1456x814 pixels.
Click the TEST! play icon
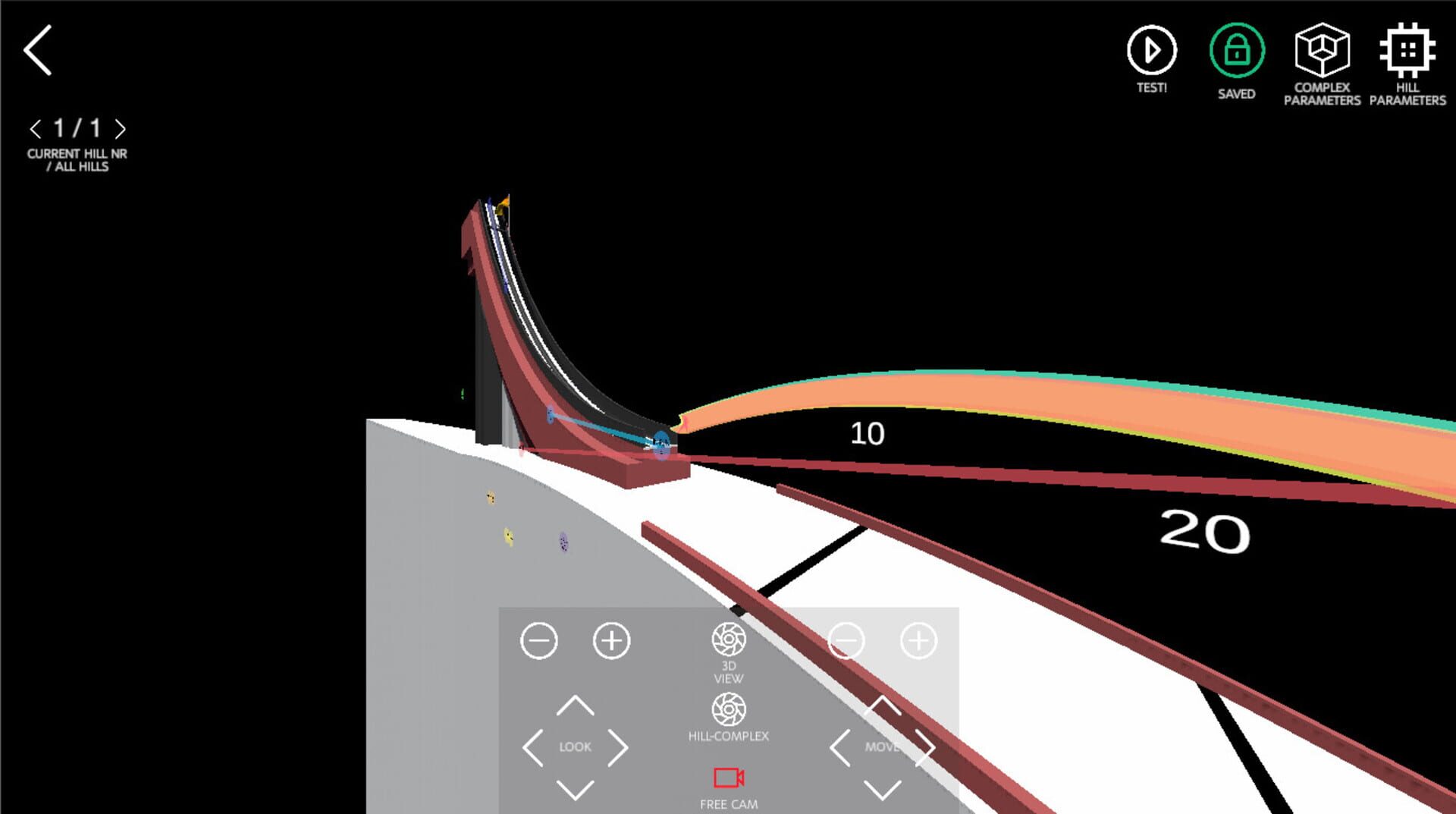pos(1151,52)
